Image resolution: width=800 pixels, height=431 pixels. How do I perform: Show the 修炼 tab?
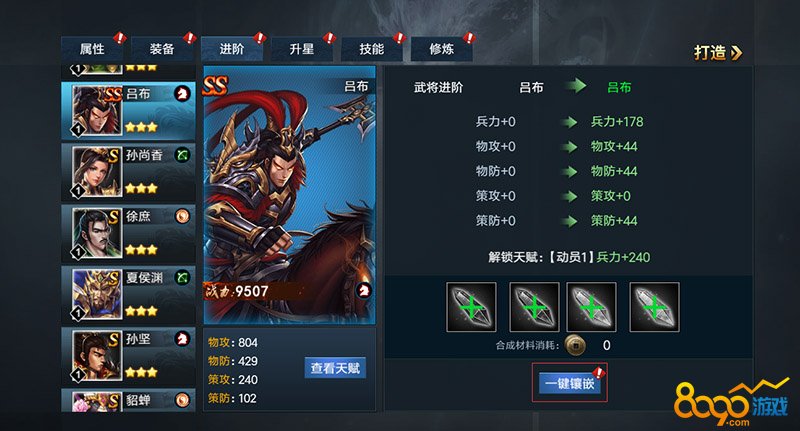coord(441,49)
